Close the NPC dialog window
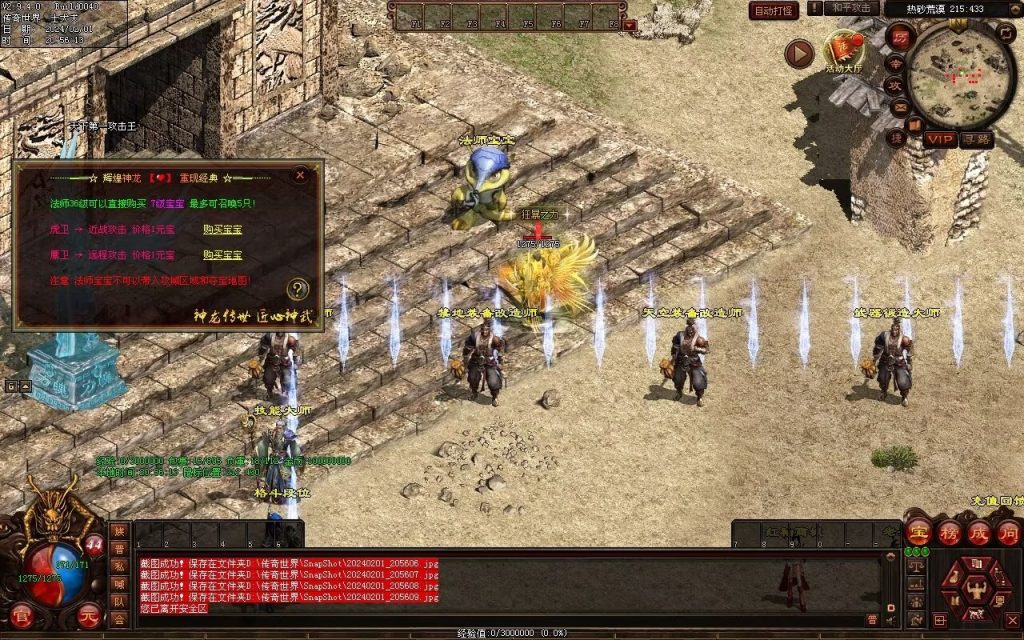The height and width of the screenshot is (640, 1024). tap(300, 175)
